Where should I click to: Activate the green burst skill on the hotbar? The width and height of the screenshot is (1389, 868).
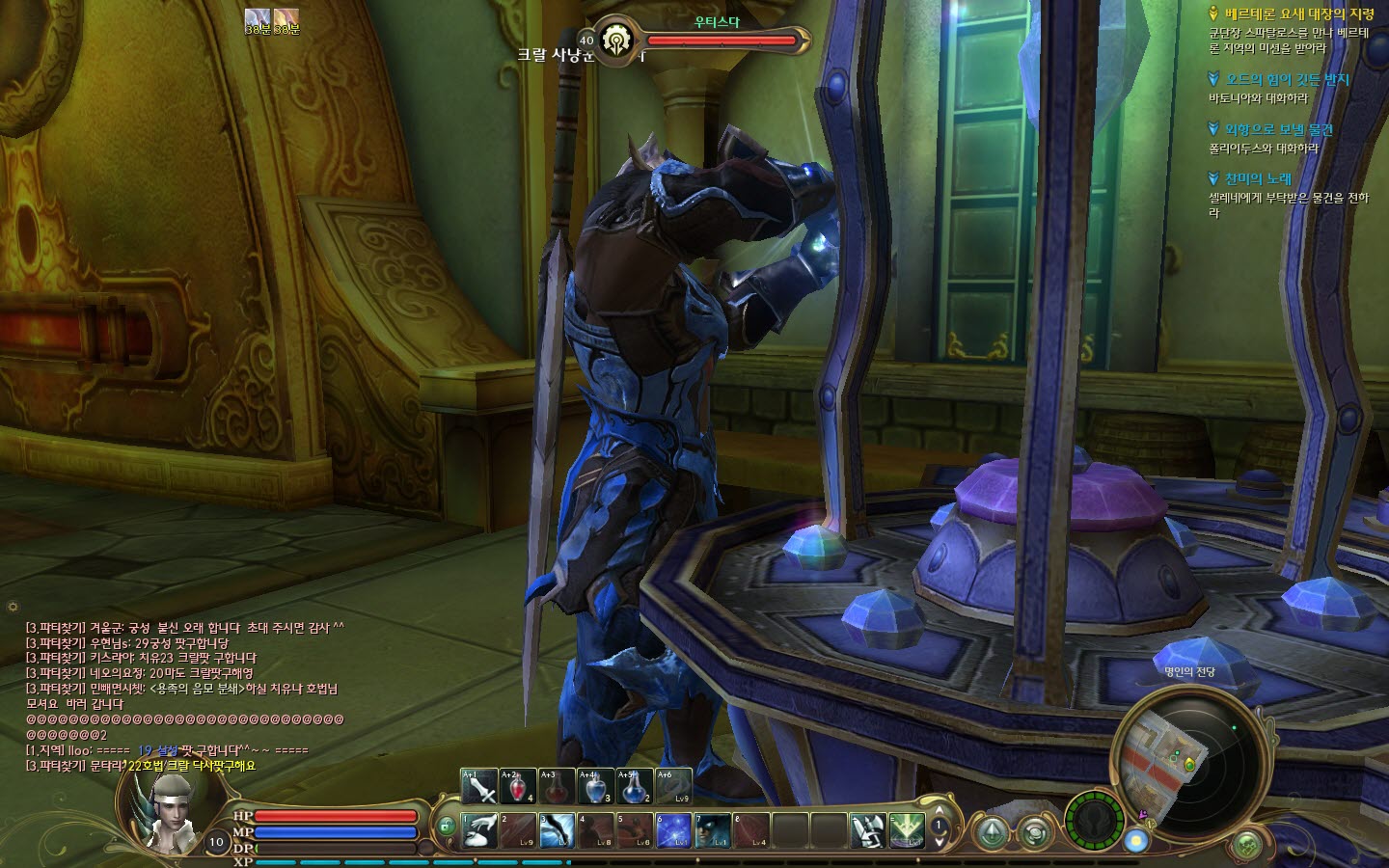(907, 830)
